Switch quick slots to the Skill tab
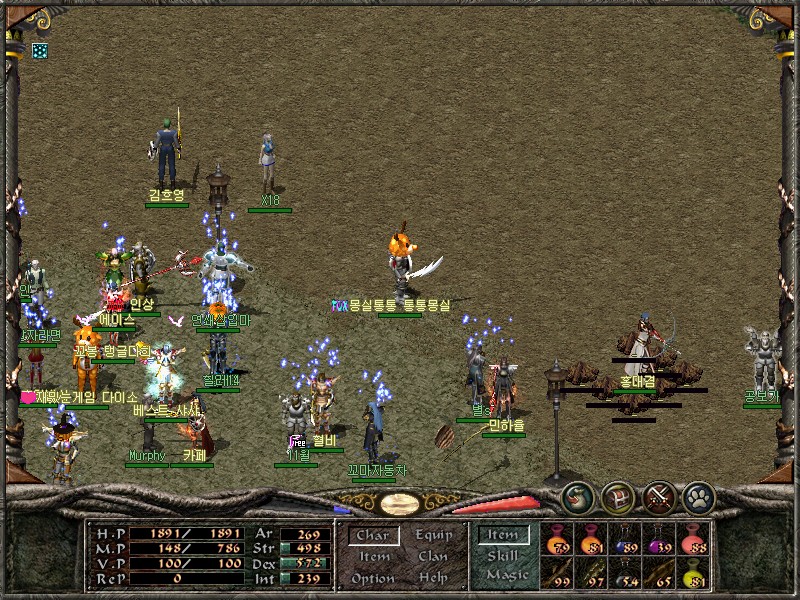800x600 pixels. pyautogui.click(x=503, y=555)
